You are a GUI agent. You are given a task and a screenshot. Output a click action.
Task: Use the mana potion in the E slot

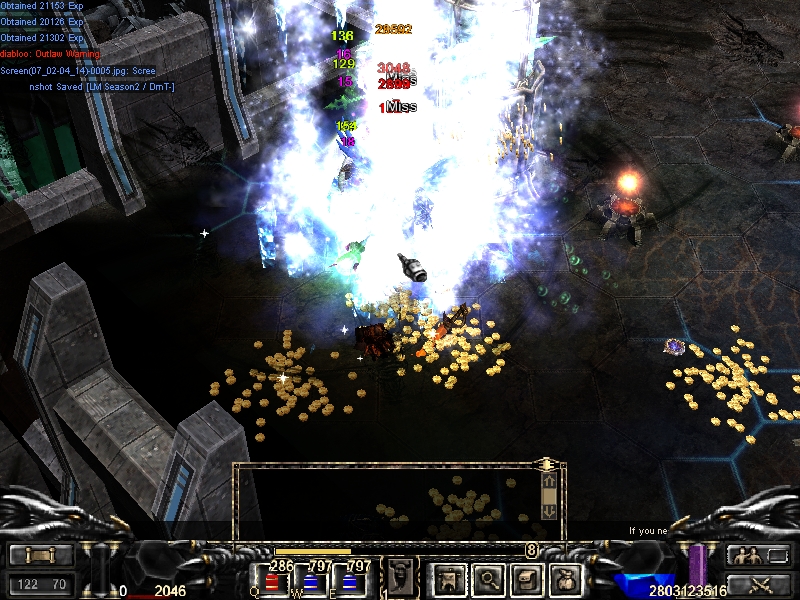349,580
